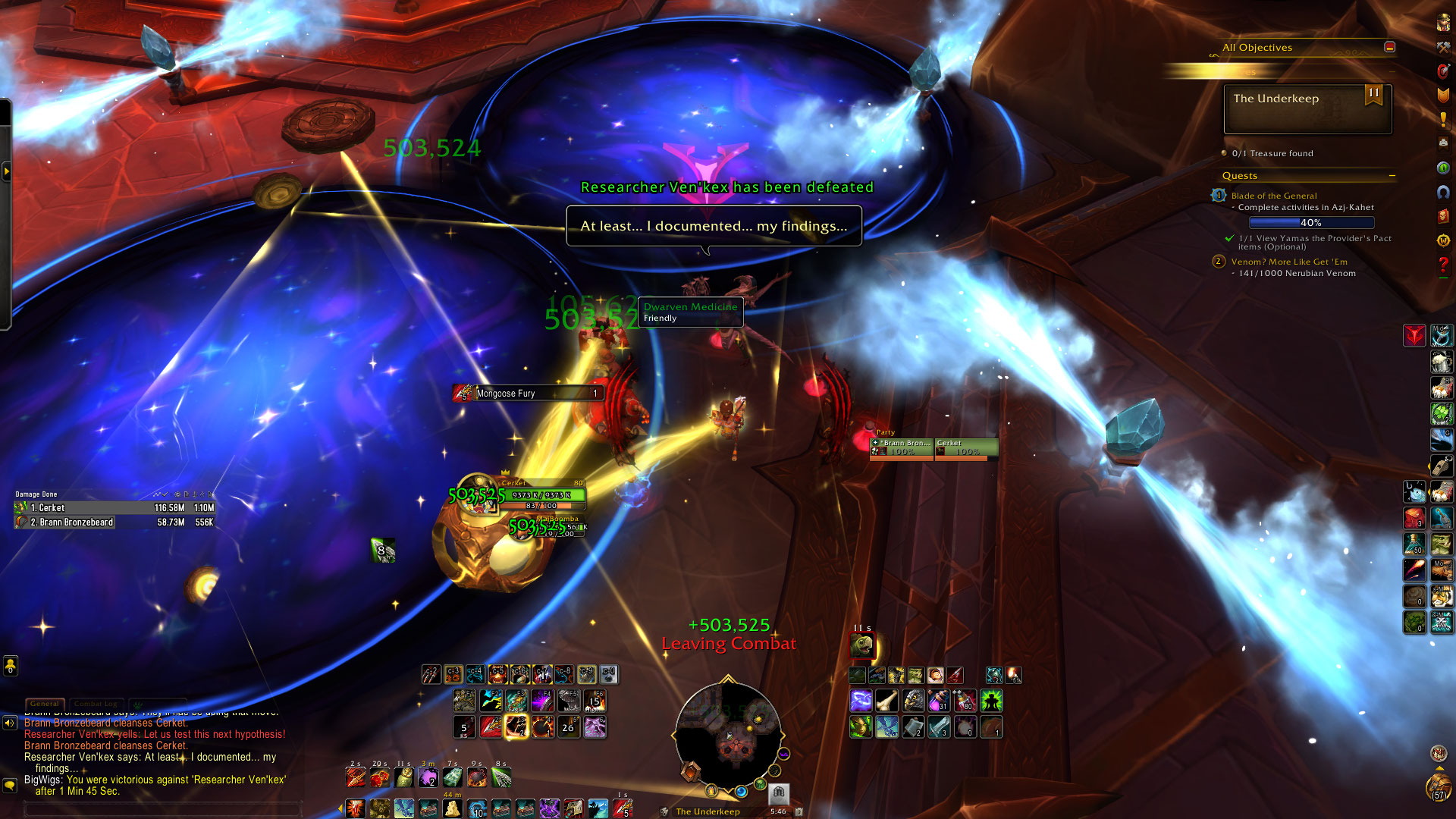1456x819 pixels.
Task: Toggle the chat voice speaker button
Action: click(x=10, y=723)
